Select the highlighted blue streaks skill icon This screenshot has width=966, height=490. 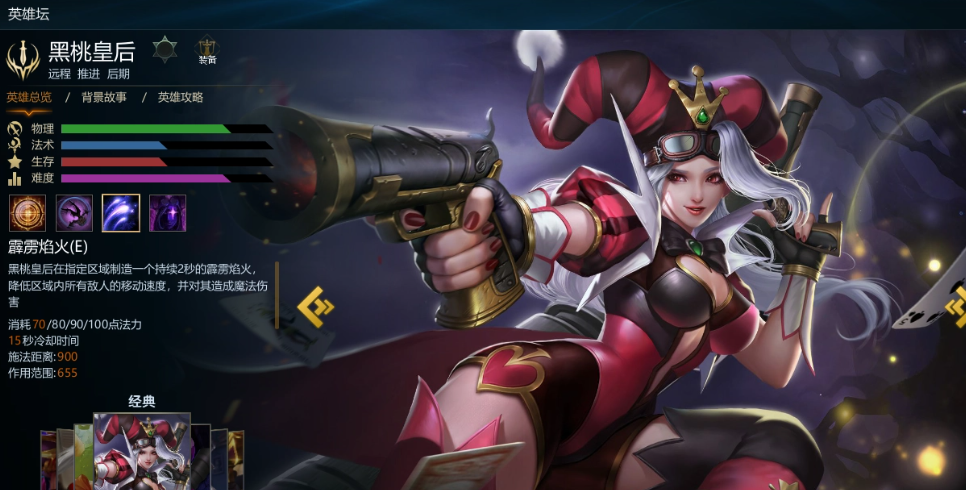(x=121, y=213)
